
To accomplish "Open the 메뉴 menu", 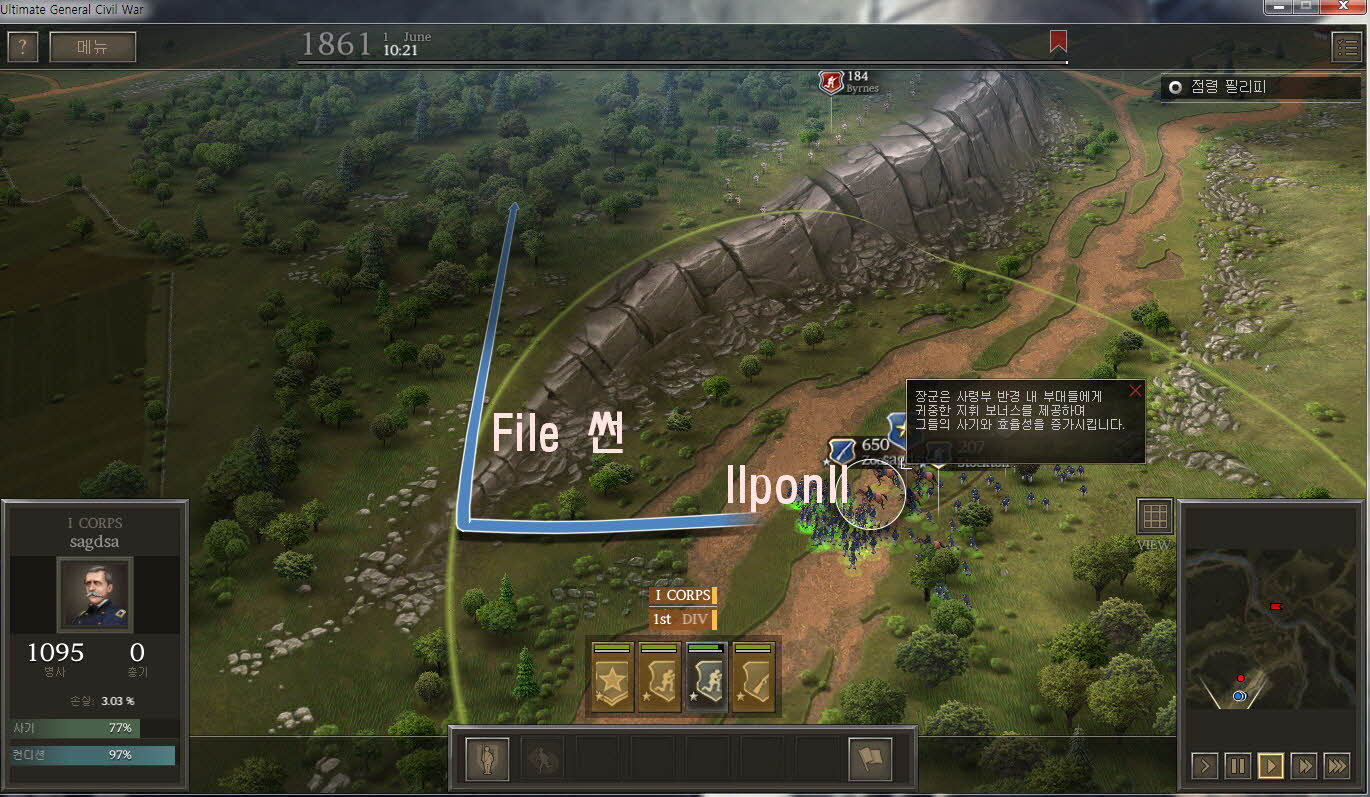I will 93,47.
